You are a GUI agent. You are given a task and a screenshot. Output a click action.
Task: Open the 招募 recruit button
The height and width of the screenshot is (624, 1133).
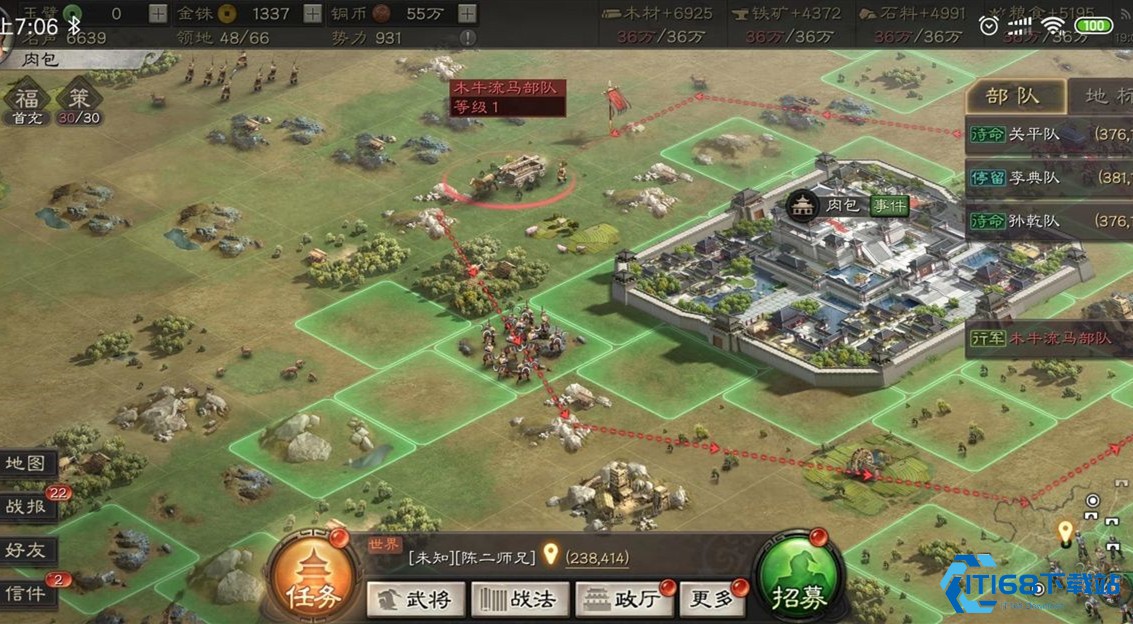799,582
